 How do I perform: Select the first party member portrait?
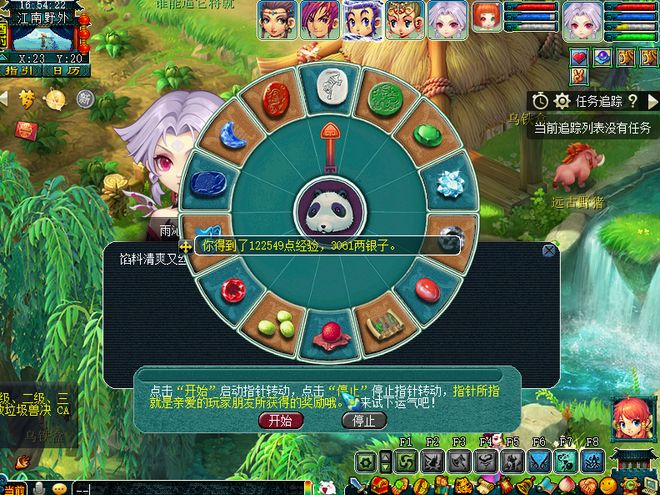point(277,19)
